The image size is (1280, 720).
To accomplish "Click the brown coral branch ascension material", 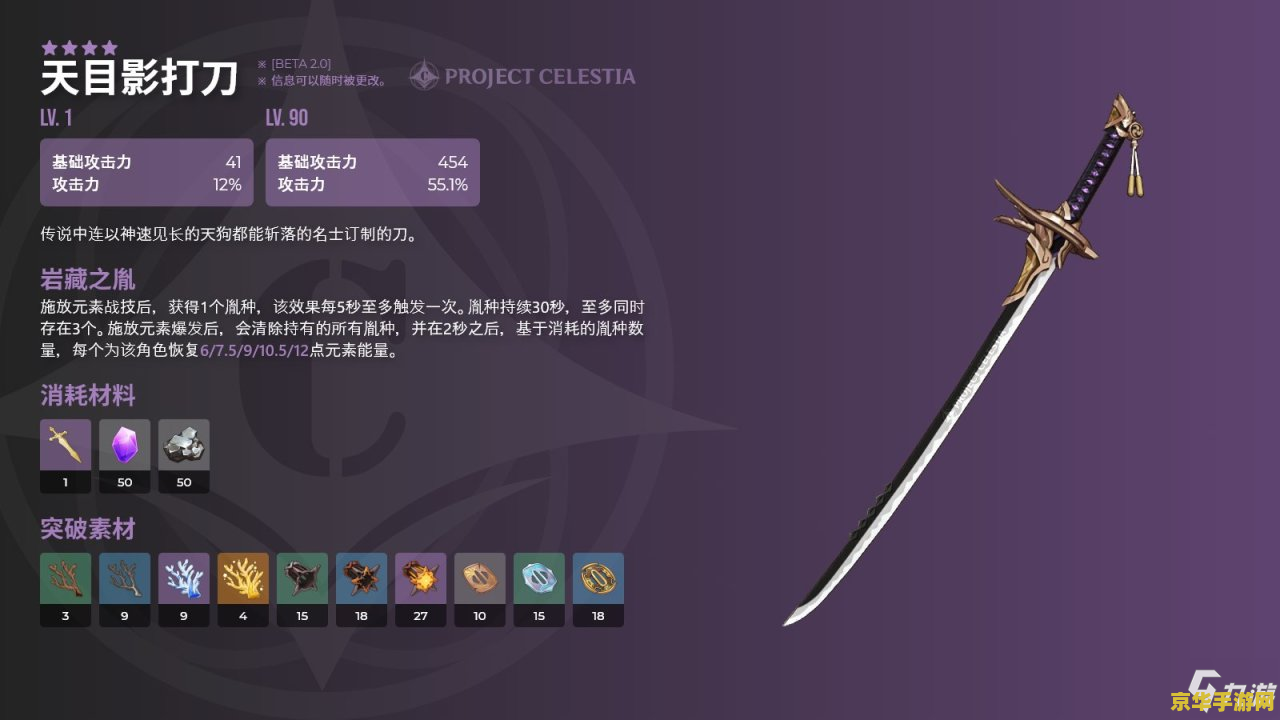I will click(x=65, y=578).
